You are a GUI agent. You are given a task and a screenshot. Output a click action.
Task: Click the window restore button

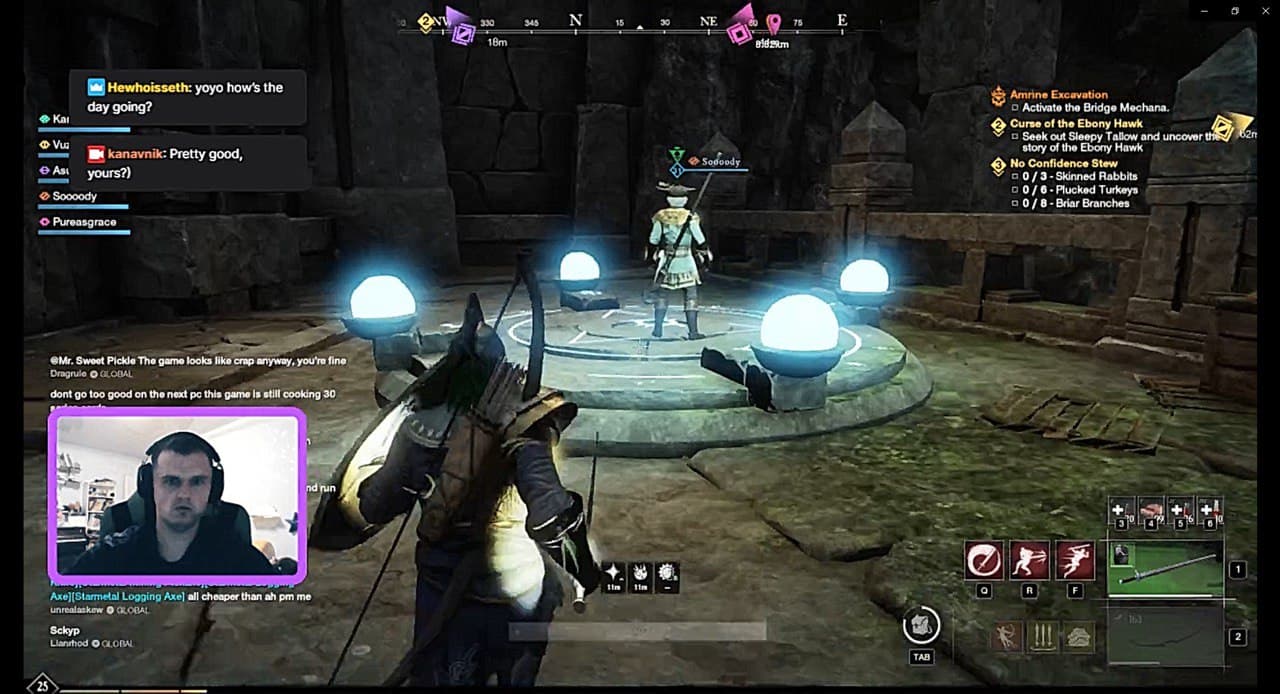click(1235, 11)
